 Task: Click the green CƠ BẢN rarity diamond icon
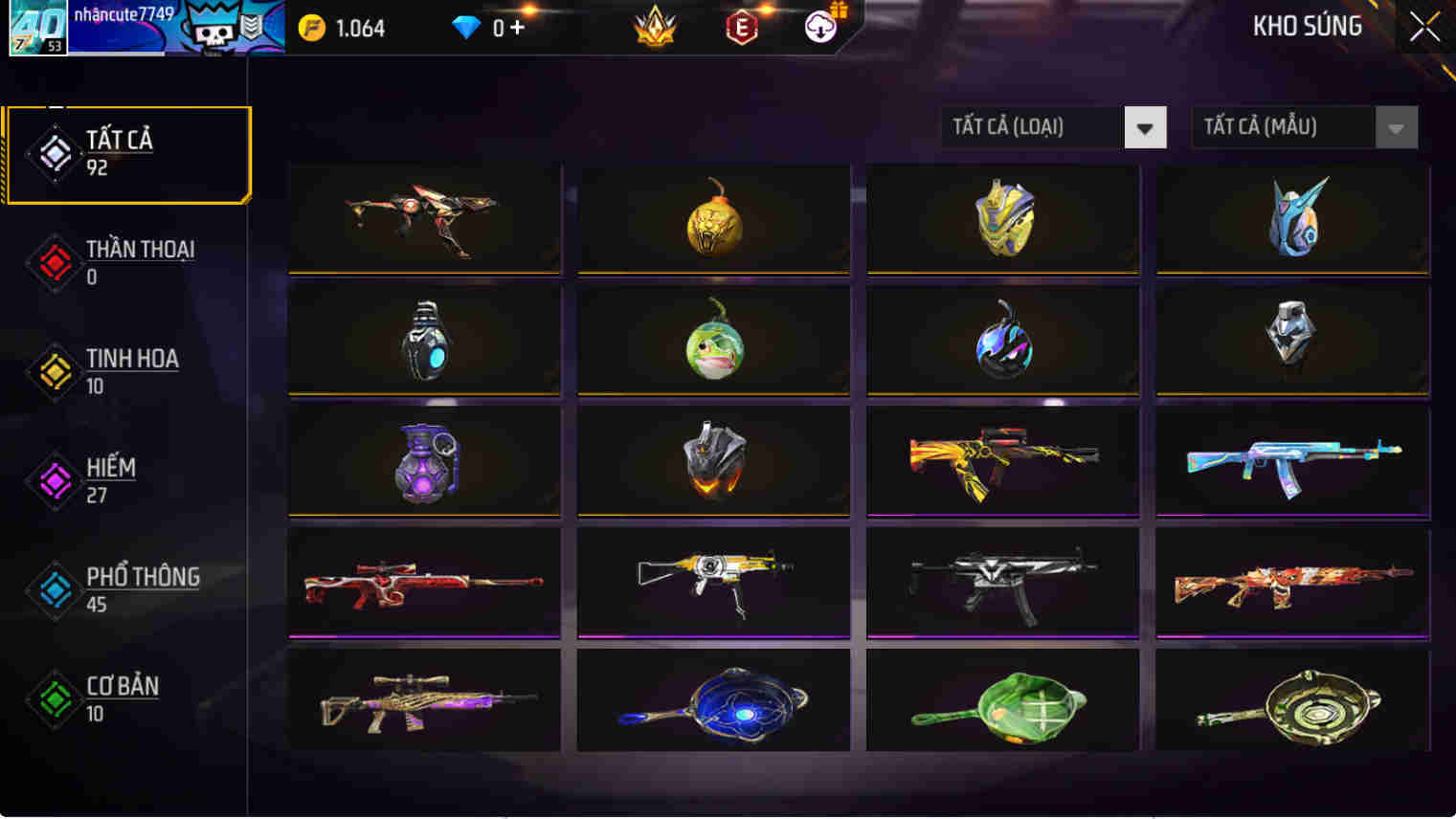(55, 699)
